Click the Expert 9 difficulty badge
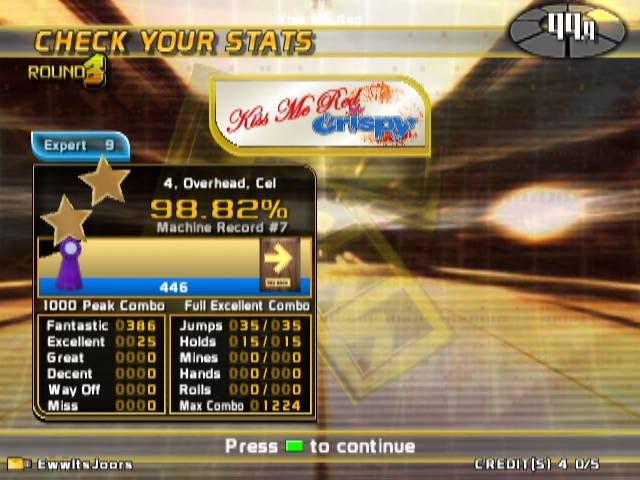This screenshot has height=480, width=640. (x=79, y=146)
